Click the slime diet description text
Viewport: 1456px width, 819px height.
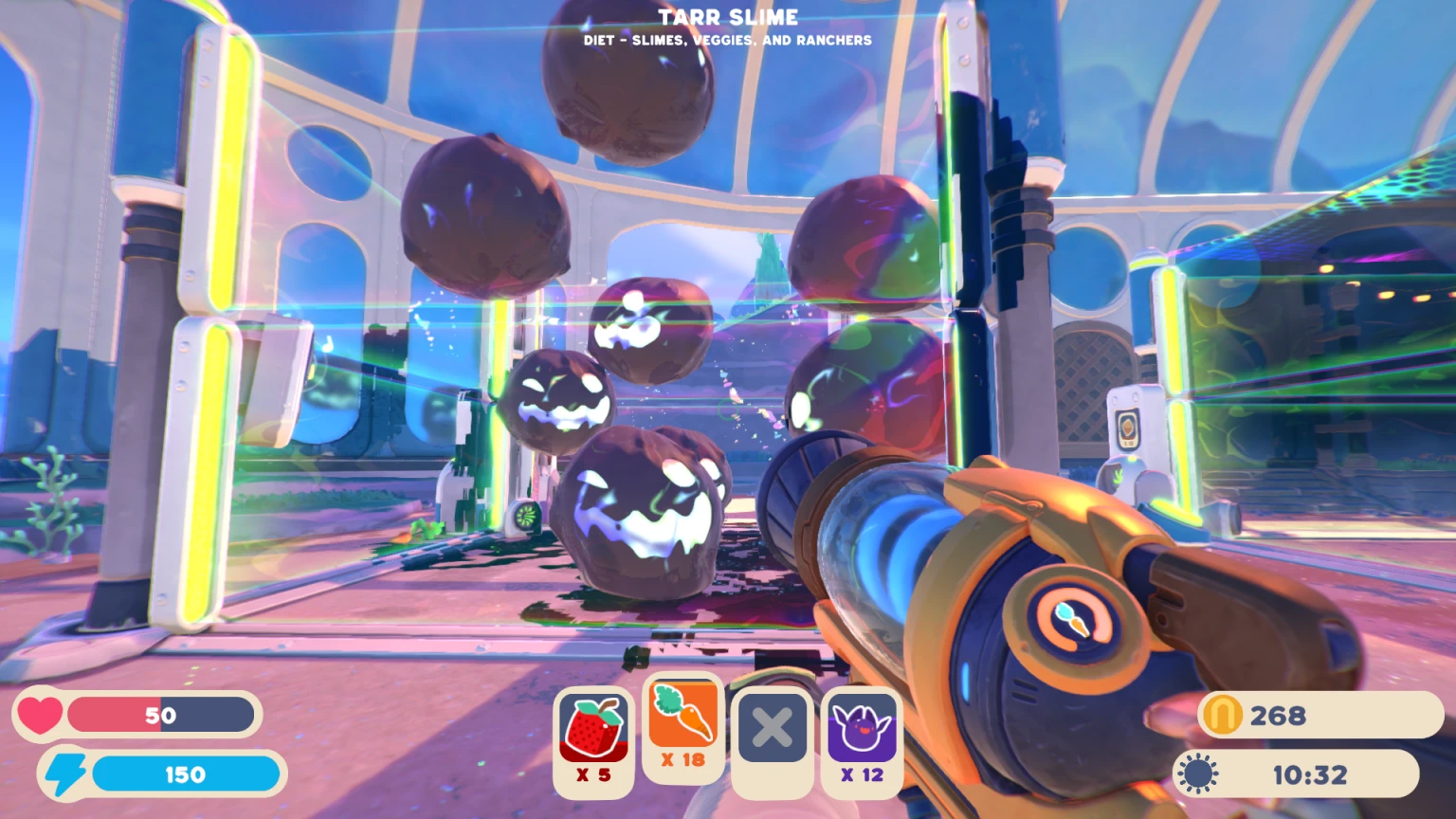pyautogui.click(x=728, y=40)
